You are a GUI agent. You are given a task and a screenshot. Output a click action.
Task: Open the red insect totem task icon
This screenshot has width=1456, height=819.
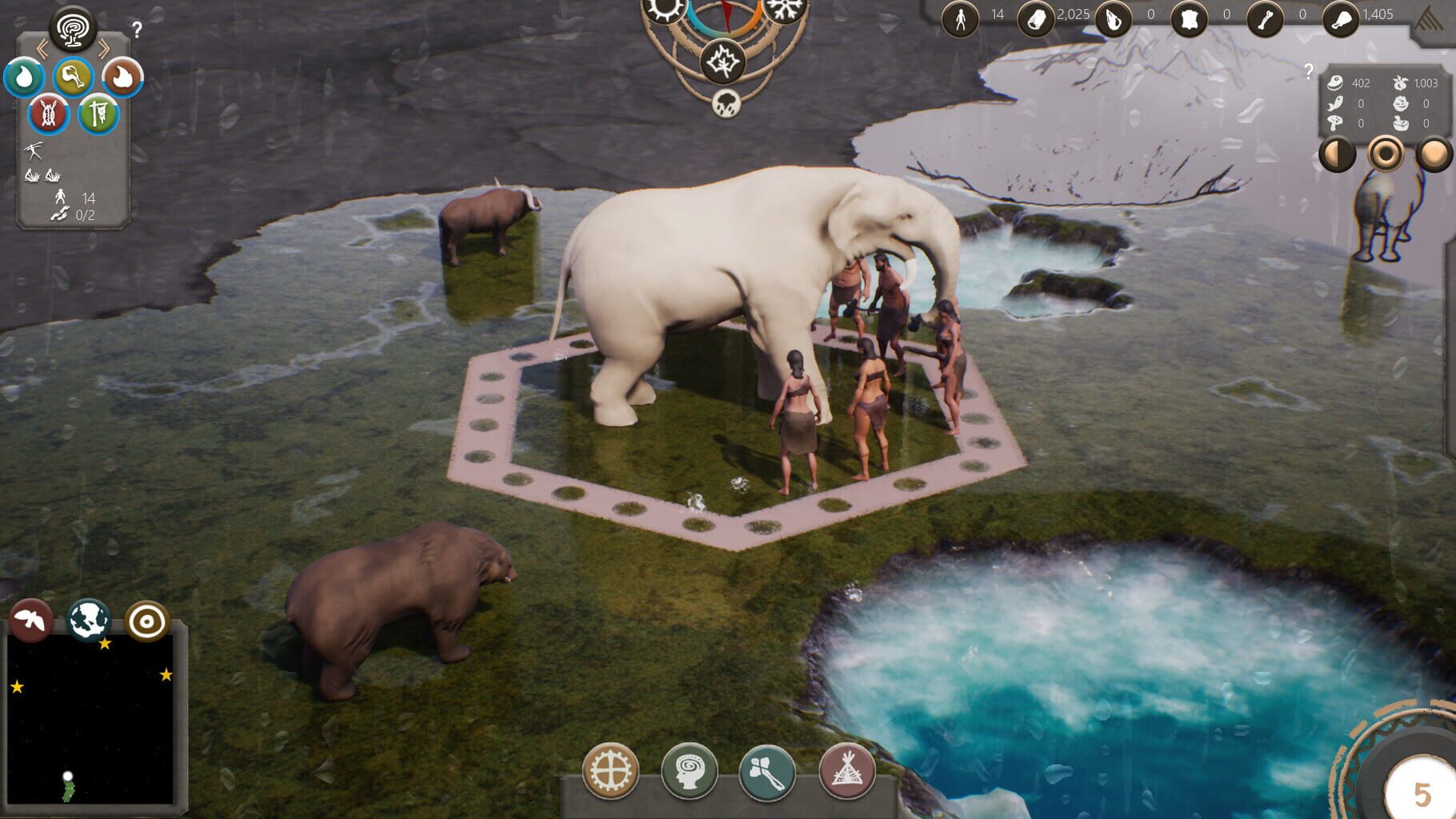coord(49,114)
